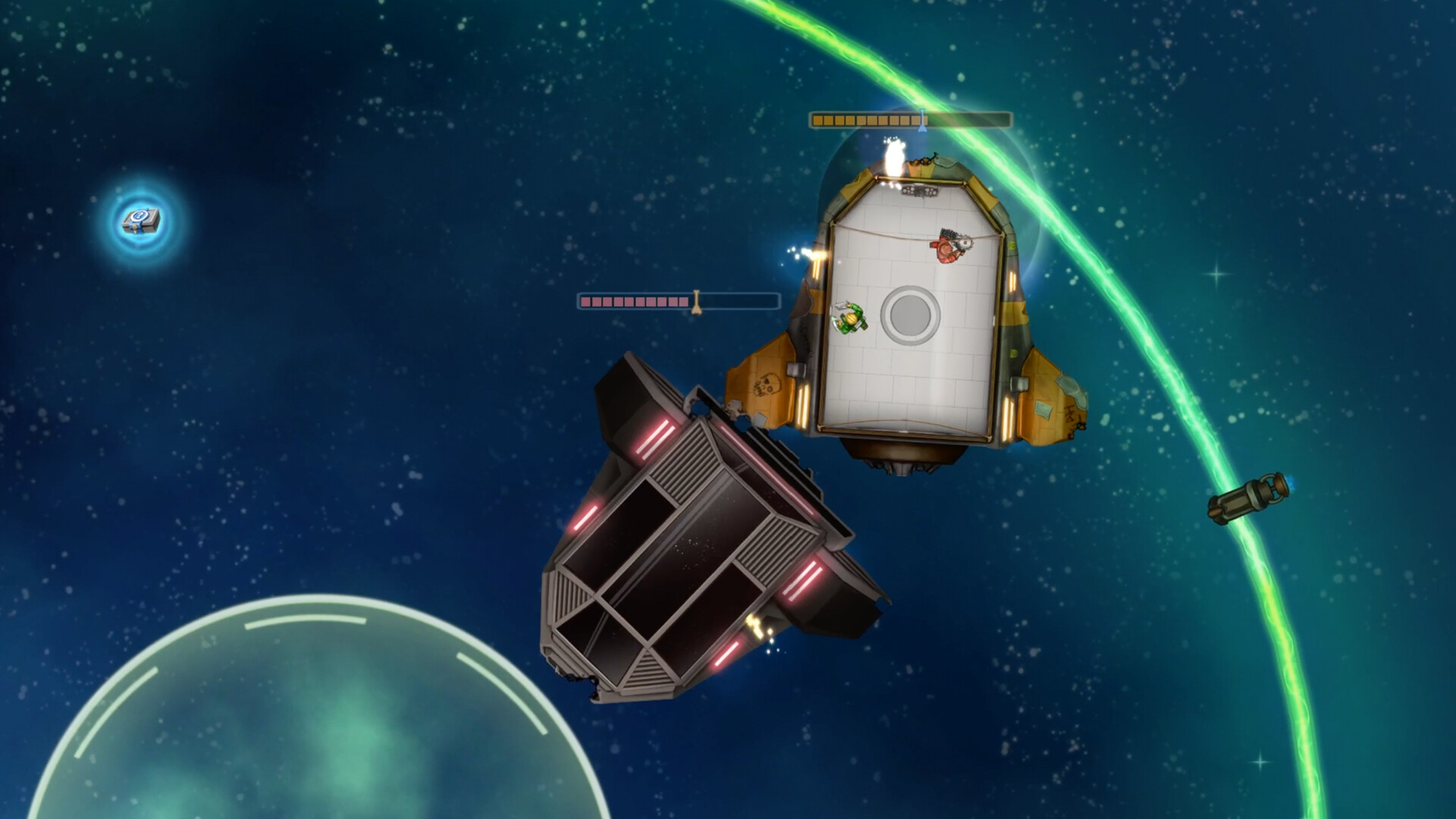1456x819 pixels.
Task: Click the yellow wishbone marker on the pink bar
Action: point(697,300)
